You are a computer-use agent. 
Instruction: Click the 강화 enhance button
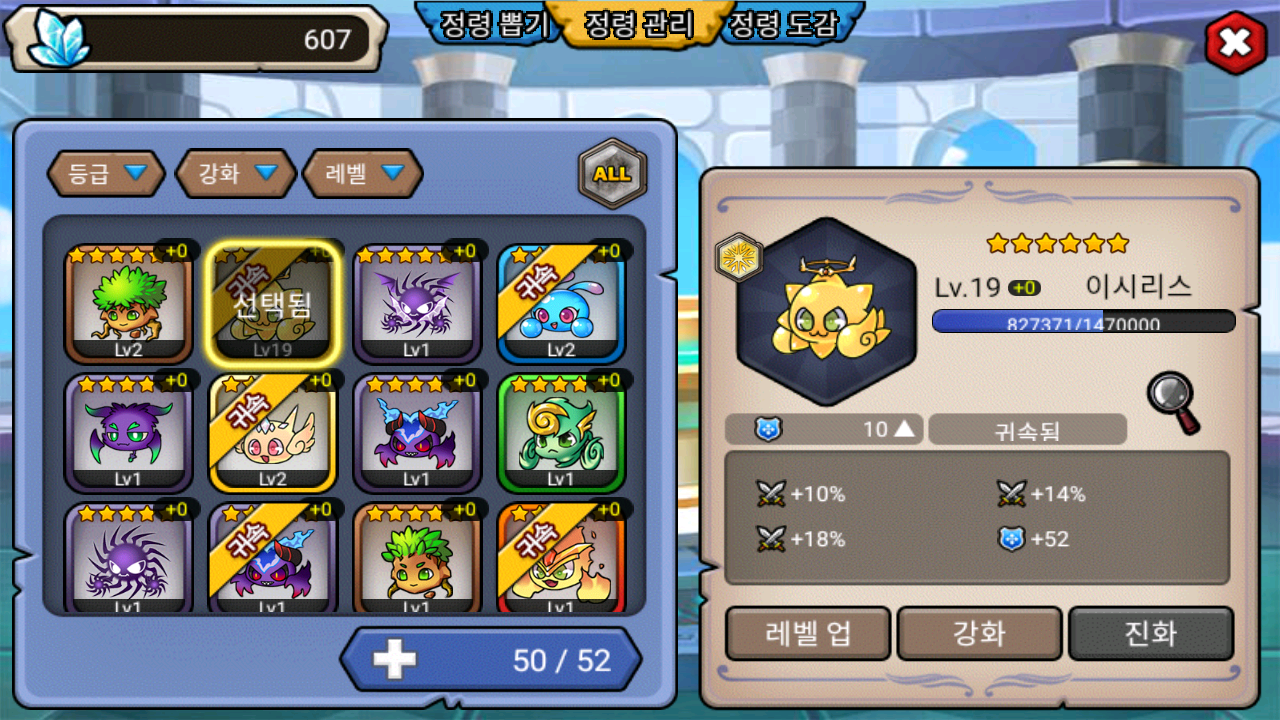[x=979, y=634]
